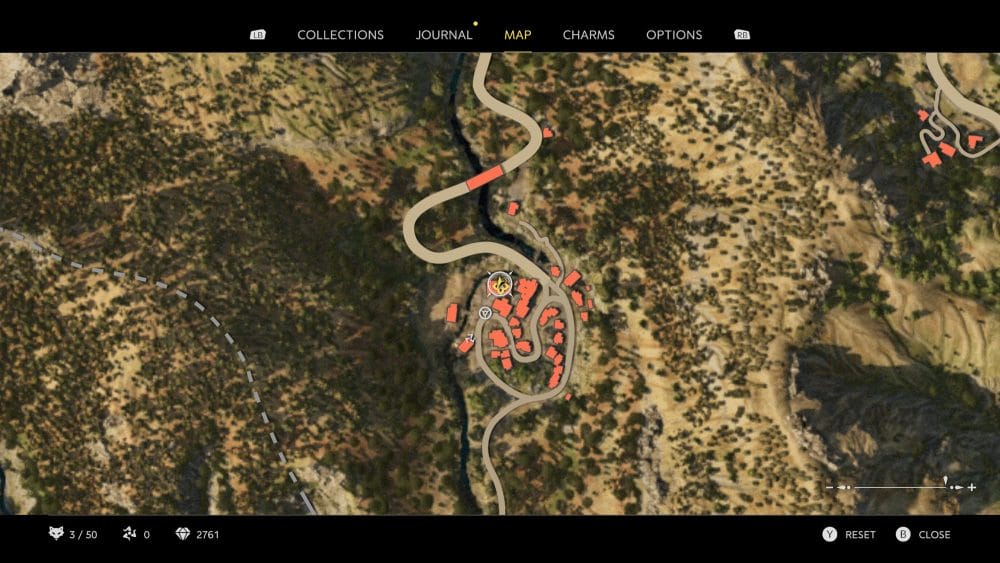Open the Charms tab

[x=589, y=35]
